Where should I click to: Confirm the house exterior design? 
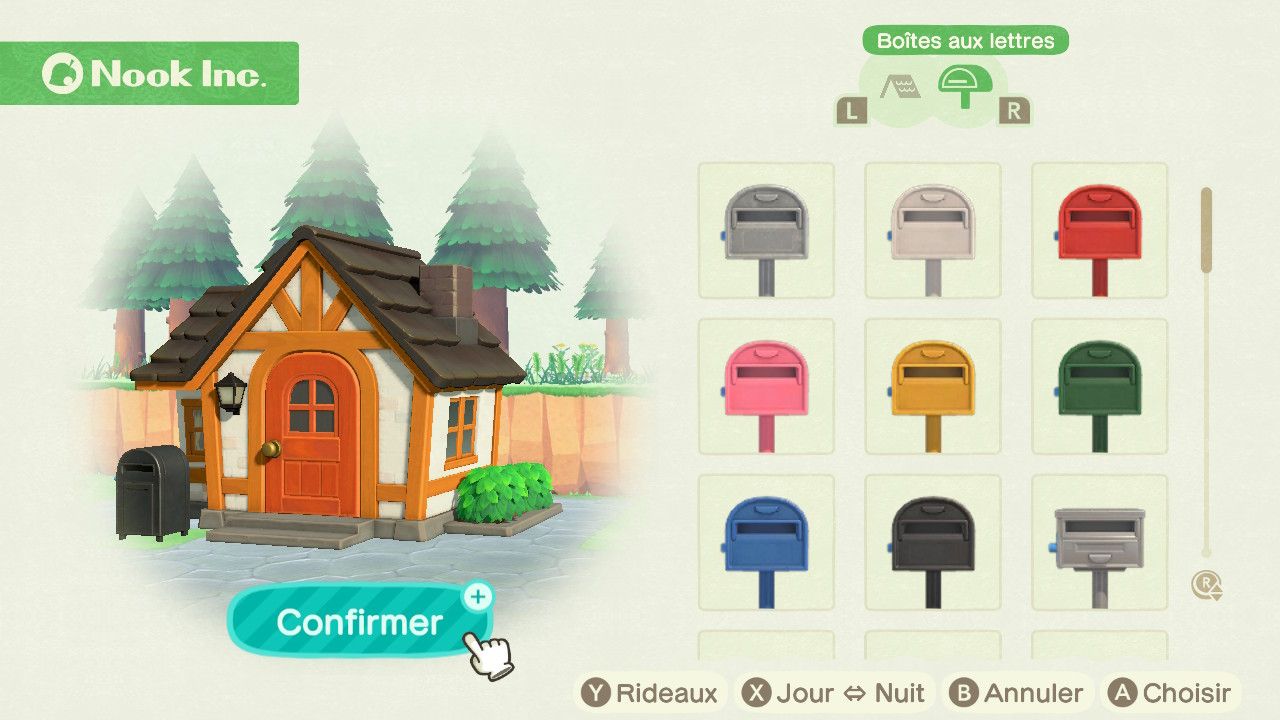click(x=359, y=622)
